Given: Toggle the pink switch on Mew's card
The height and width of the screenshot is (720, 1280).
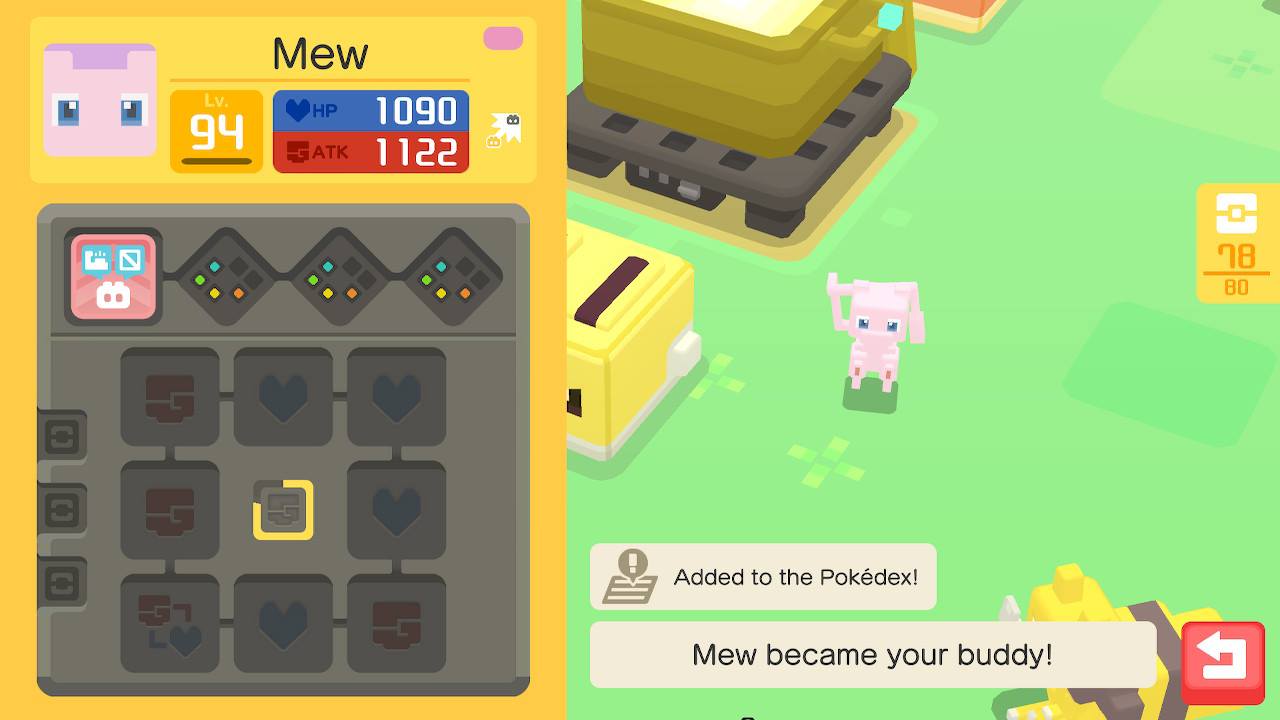Looking at the screenshot, I should [x=504, y=37].
